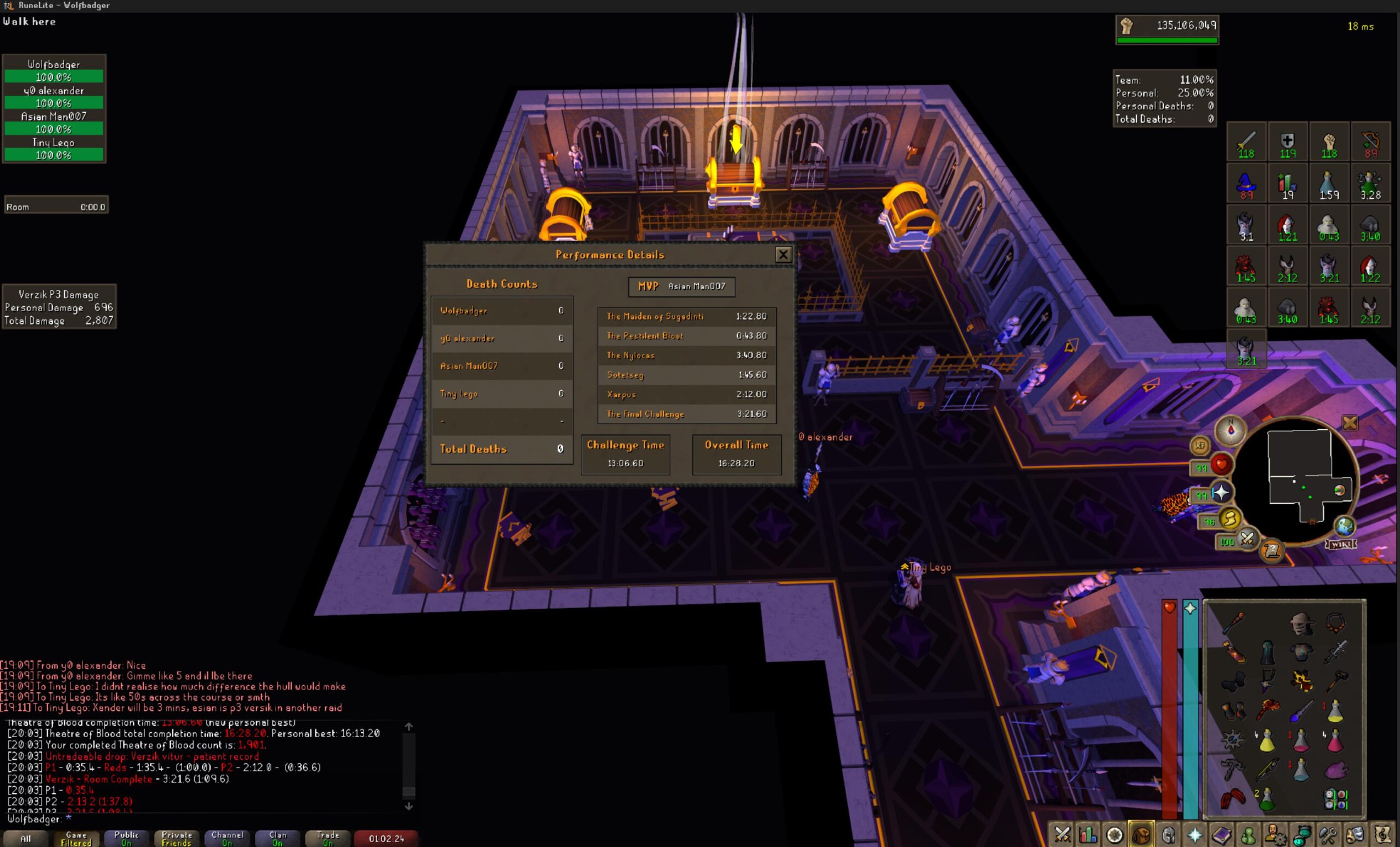Close the Performance Details window

coord(783,254)
